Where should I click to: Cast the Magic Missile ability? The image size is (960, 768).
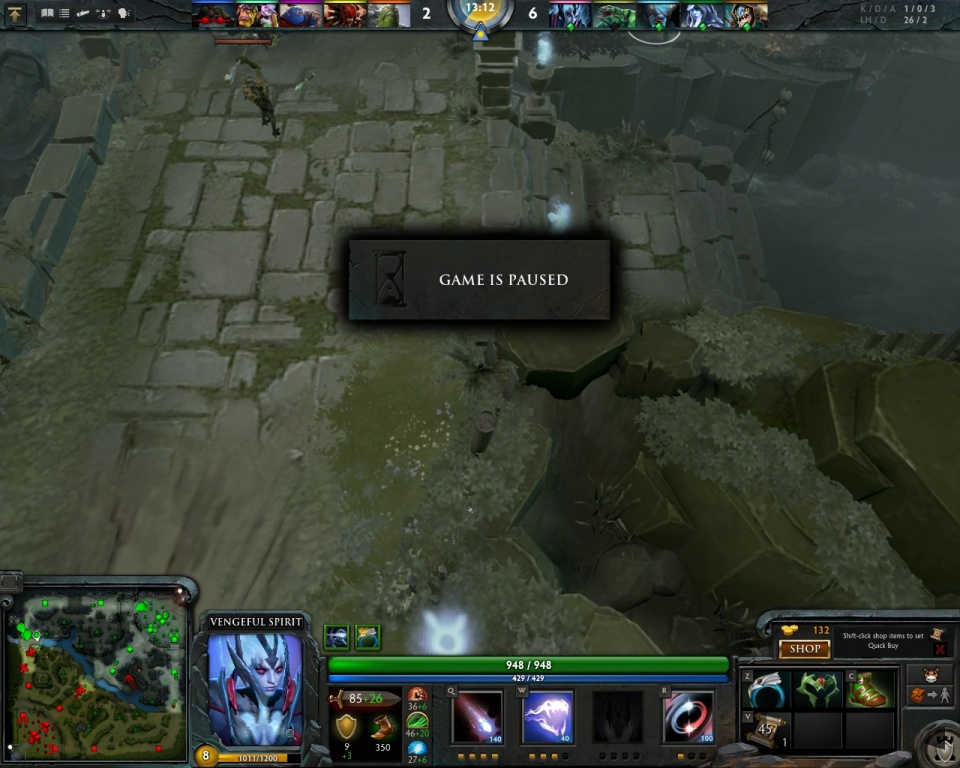pyautogui.click(x=477, y=716)
